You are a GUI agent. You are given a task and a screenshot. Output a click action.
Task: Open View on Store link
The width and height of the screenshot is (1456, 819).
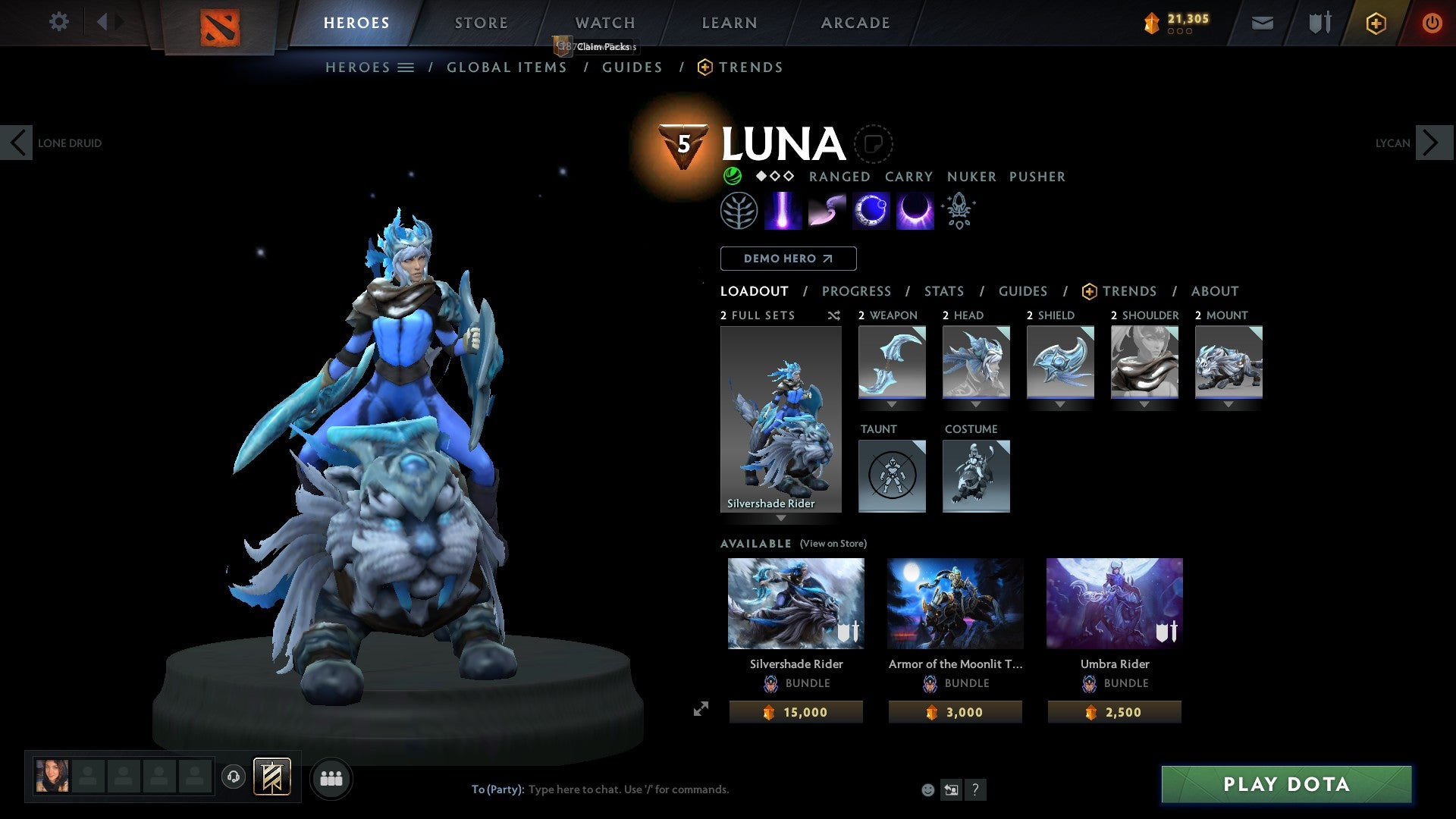point(833,544)
